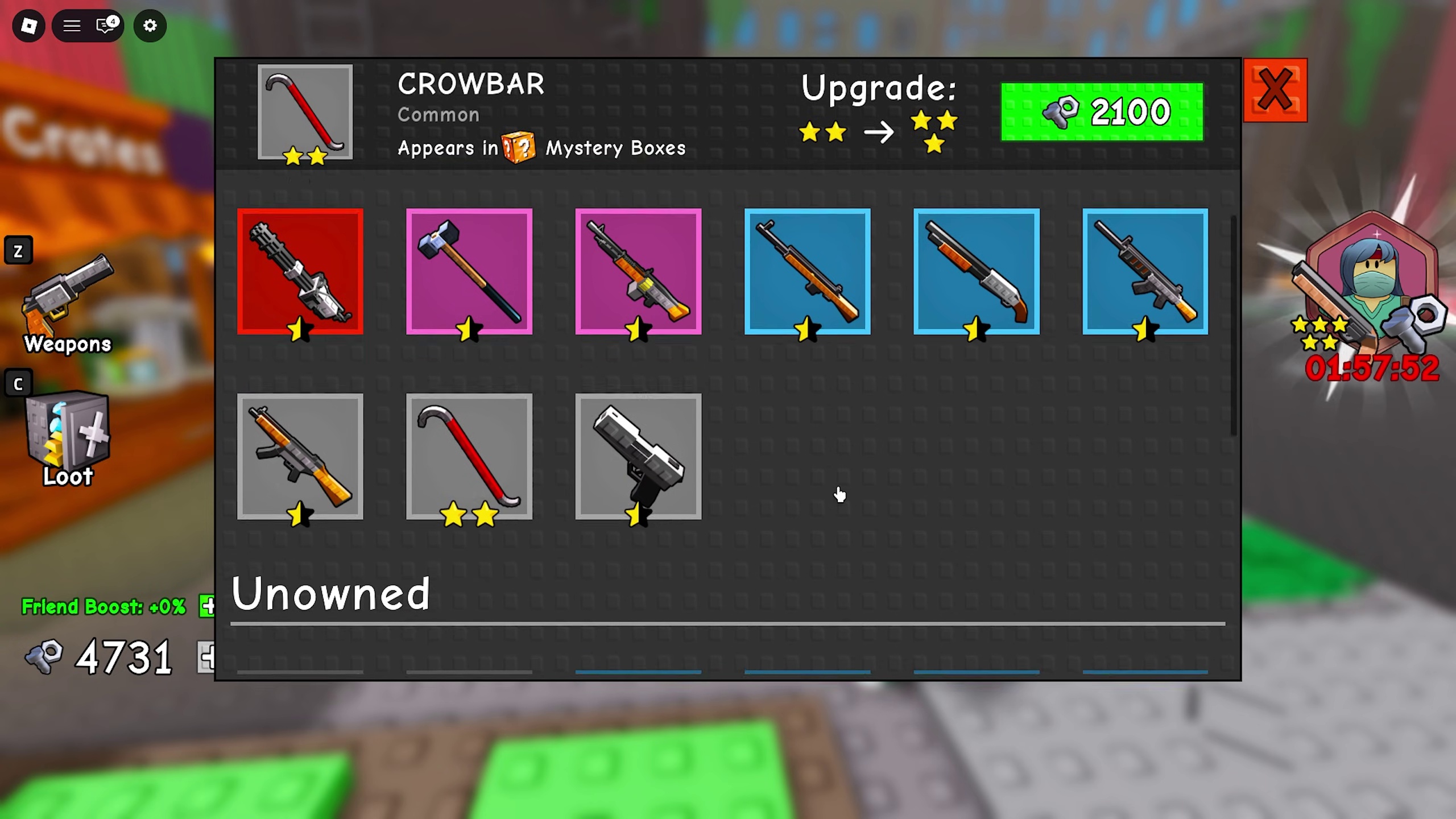The width and height of the screenshot is (1456, 819).
Task: Open Roblox settings gear
Action: 150,26
